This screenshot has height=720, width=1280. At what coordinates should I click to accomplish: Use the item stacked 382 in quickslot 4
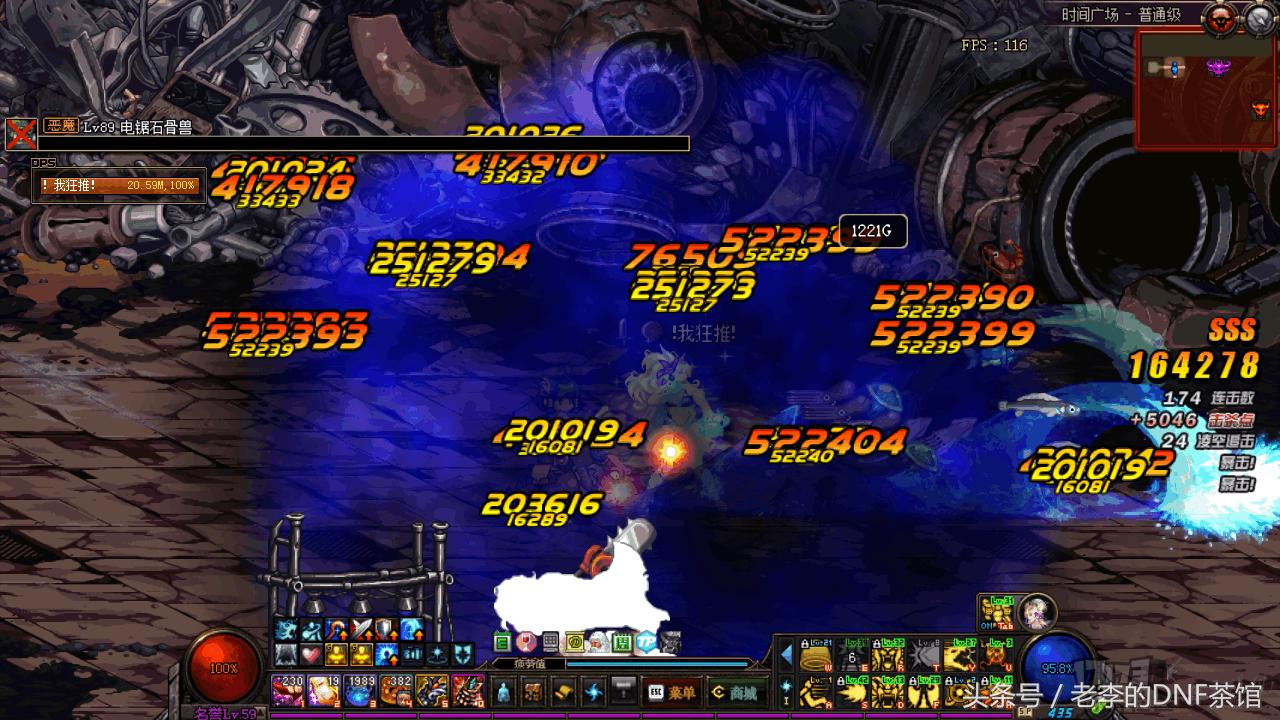pos(395,691)
